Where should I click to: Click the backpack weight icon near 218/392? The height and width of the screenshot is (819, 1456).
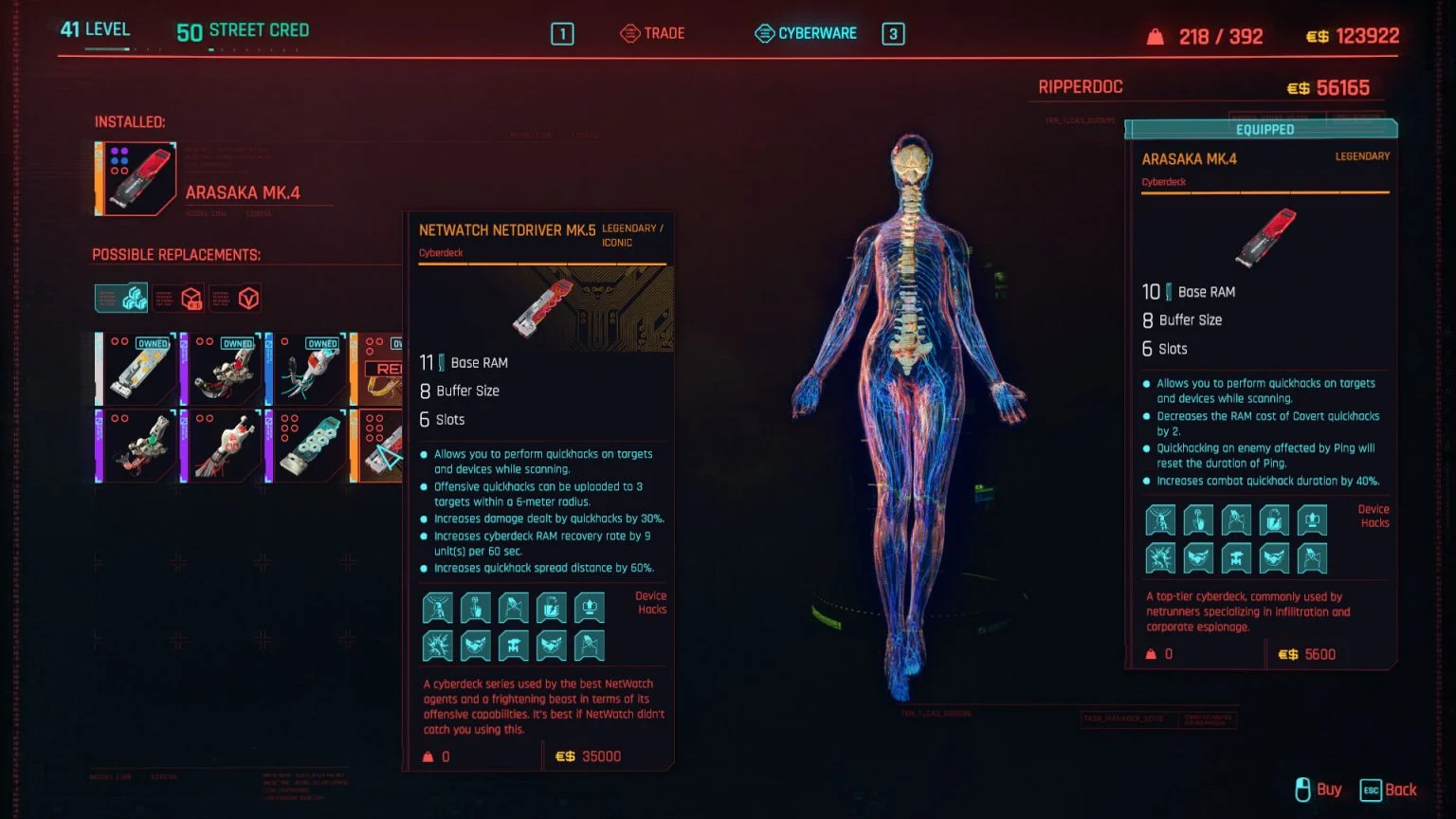point(1154,35)
